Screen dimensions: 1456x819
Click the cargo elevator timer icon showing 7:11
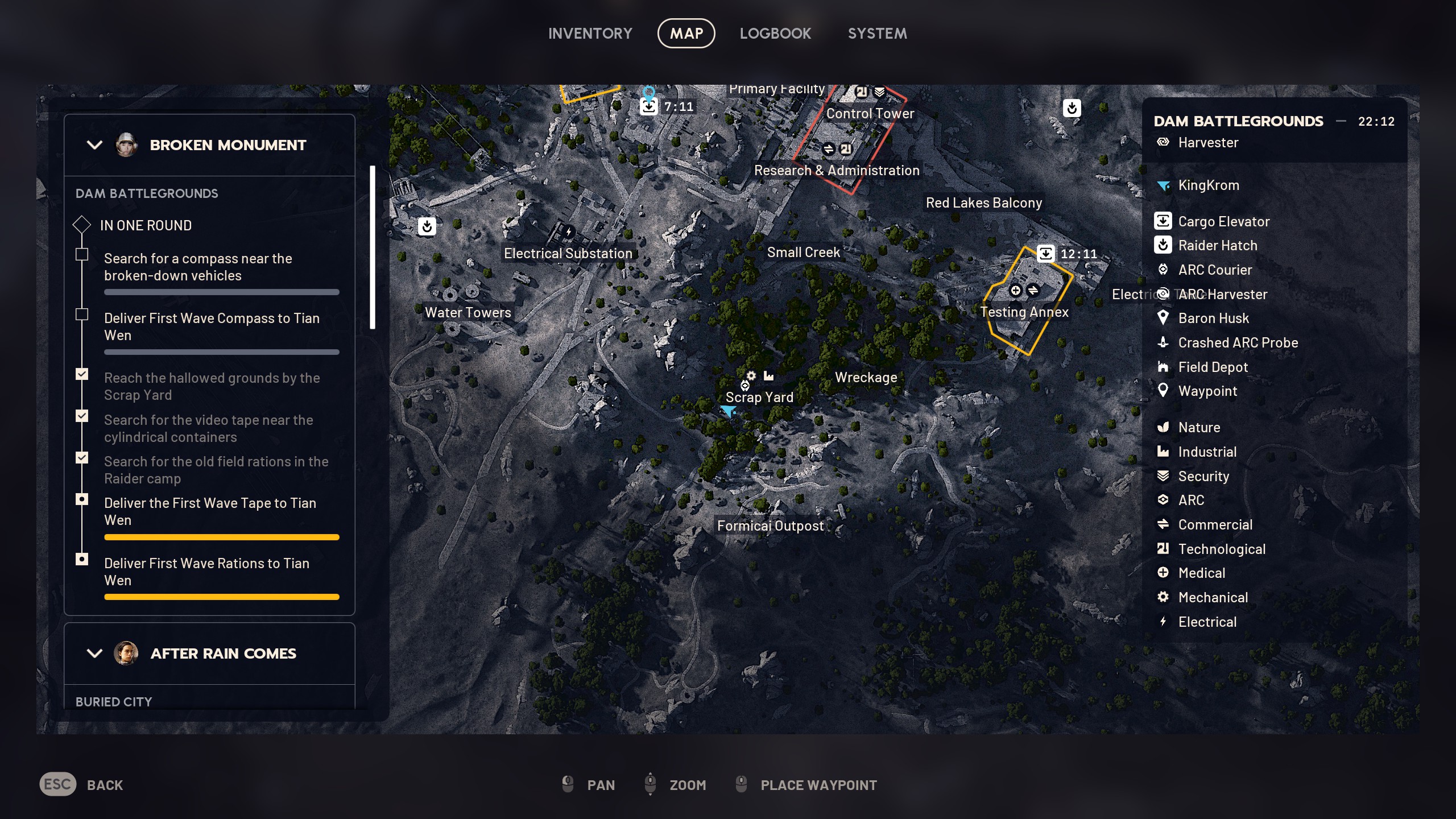click(x=650, y=106)
